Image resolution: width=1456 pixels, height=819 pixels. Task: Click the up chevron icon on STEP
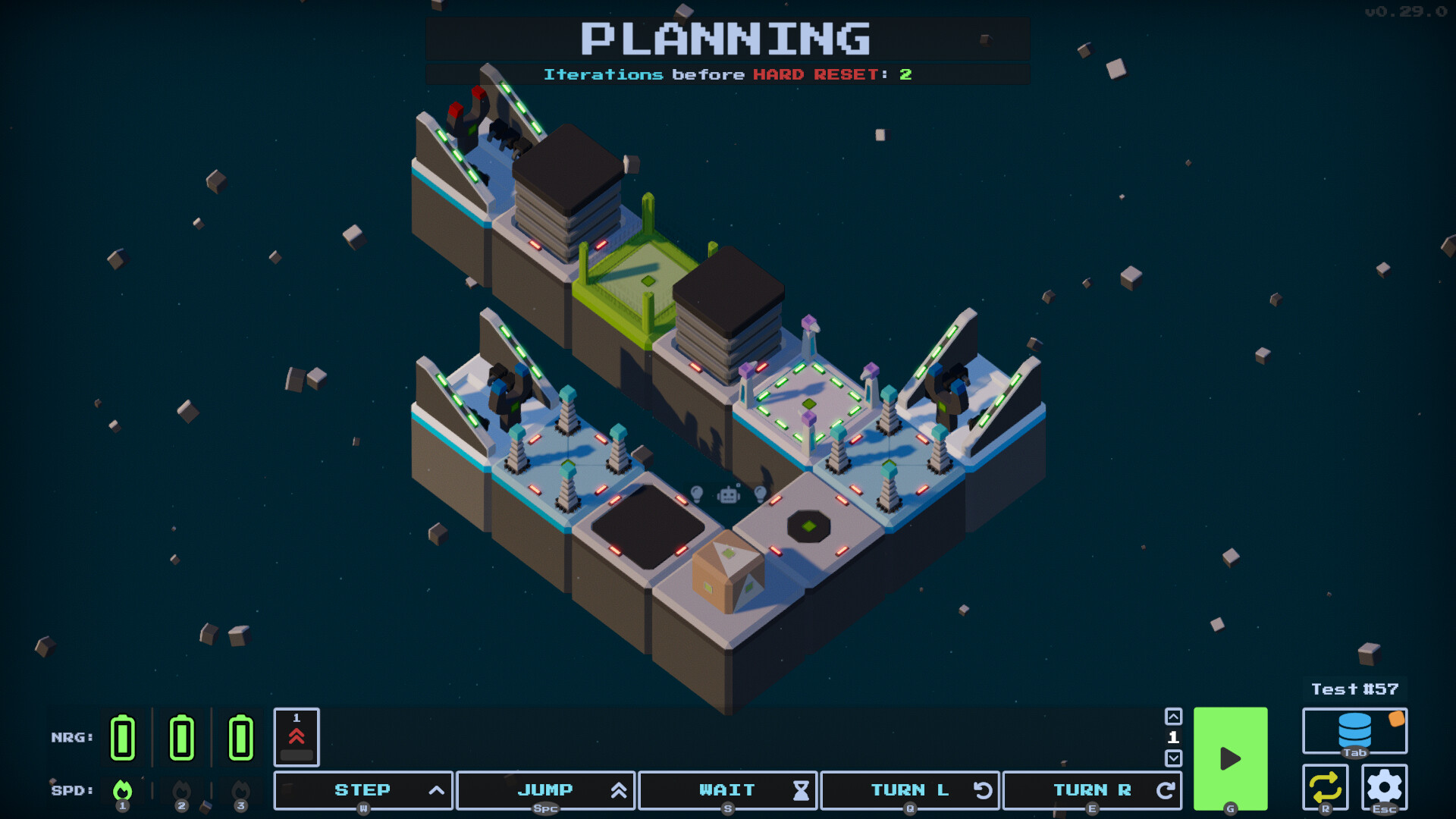436,790
